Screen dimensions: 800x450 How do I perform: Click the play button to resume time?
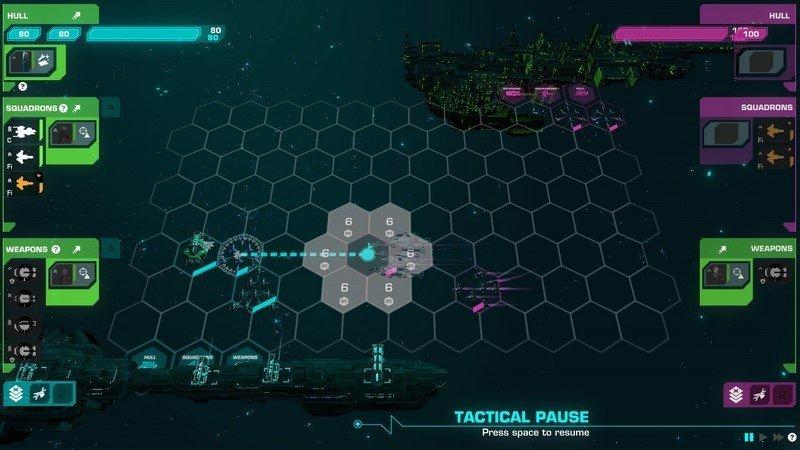pyautogui.click(x=764, y=437)
